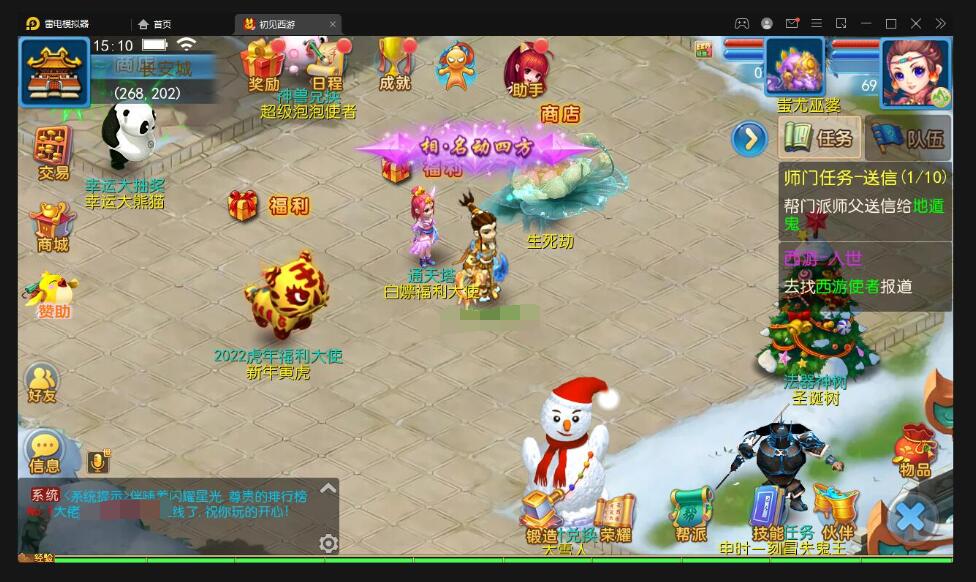This screenshot has height=582, width=976.
Task: Open the 帮派 guild scroll
Action: tap(690, 515)
